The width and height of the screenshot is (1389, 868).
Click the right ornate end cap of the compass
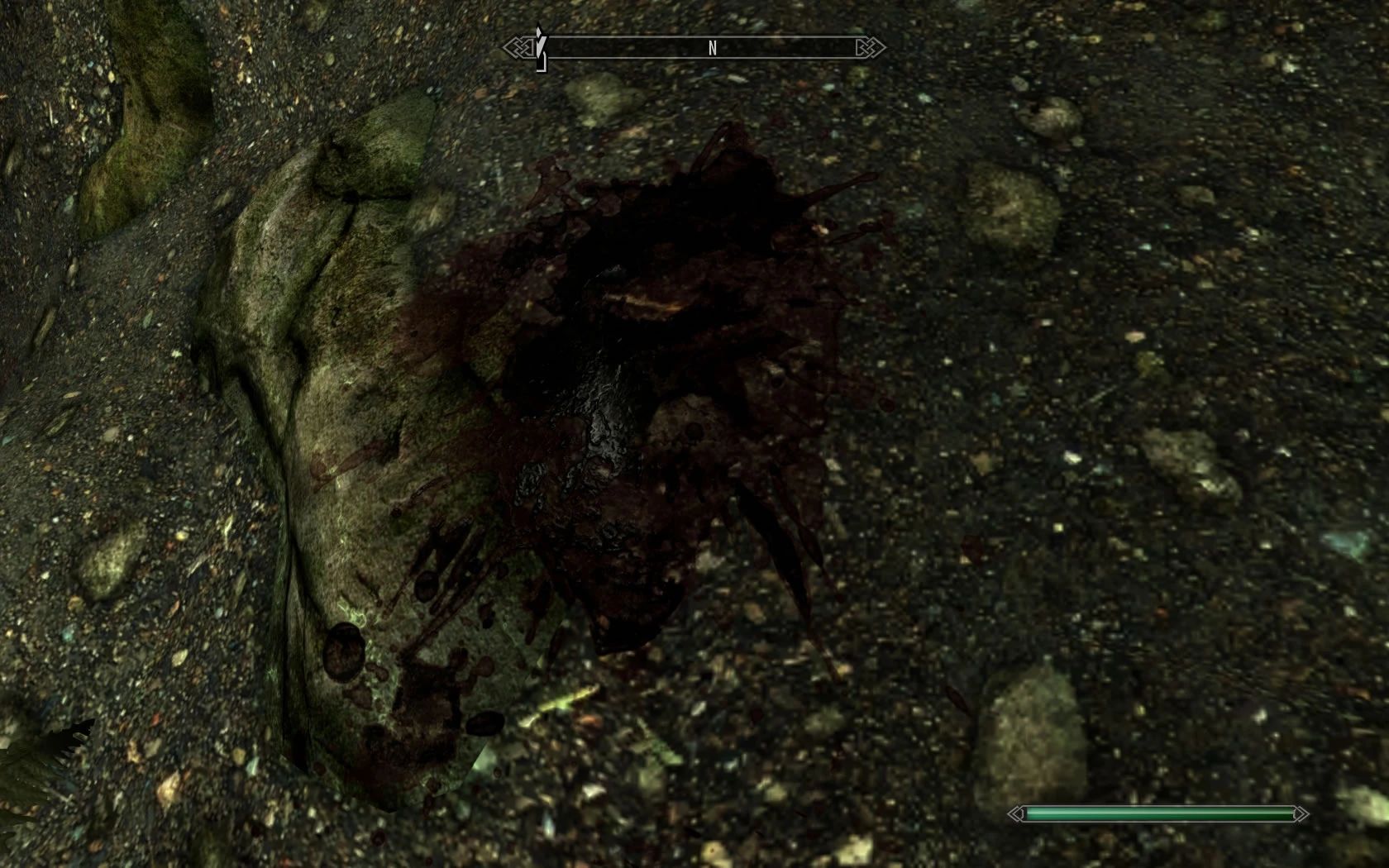(869, 47)
